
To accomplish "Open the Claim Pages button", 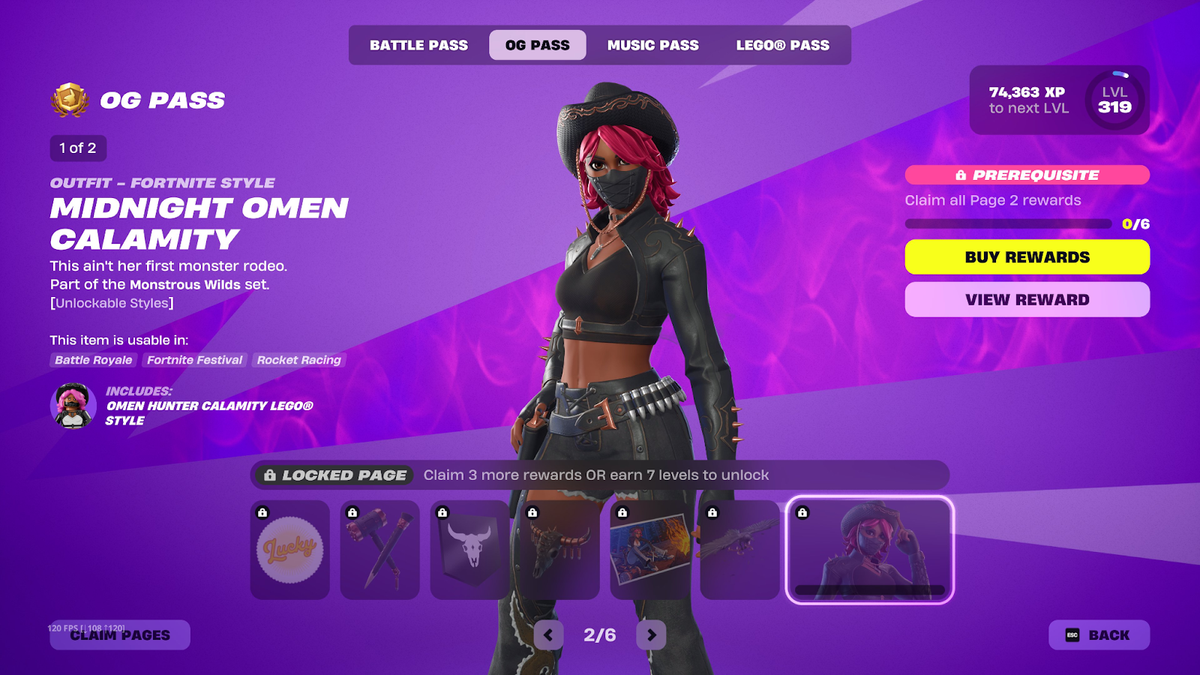I will click(120, 635).
